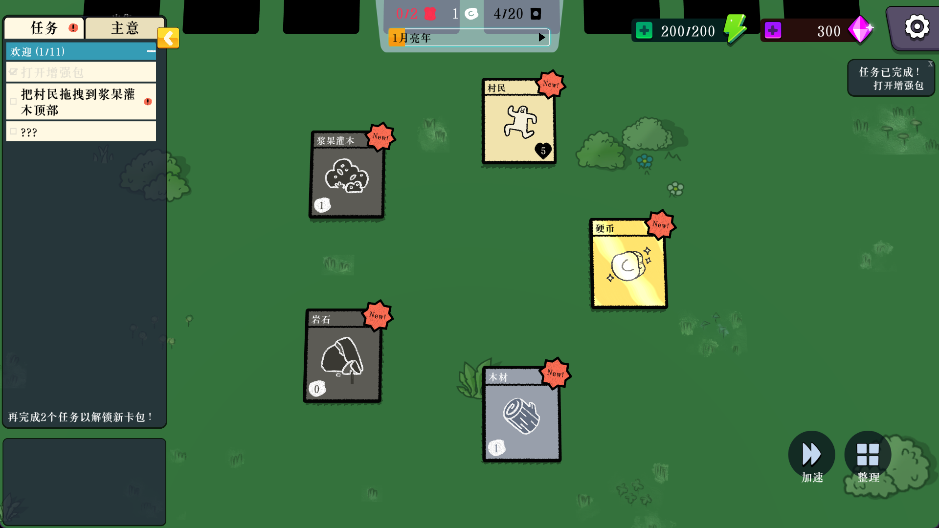Add energy with the green plus button
This screenshot has width=939, height=528.
(x=644, y=30)
